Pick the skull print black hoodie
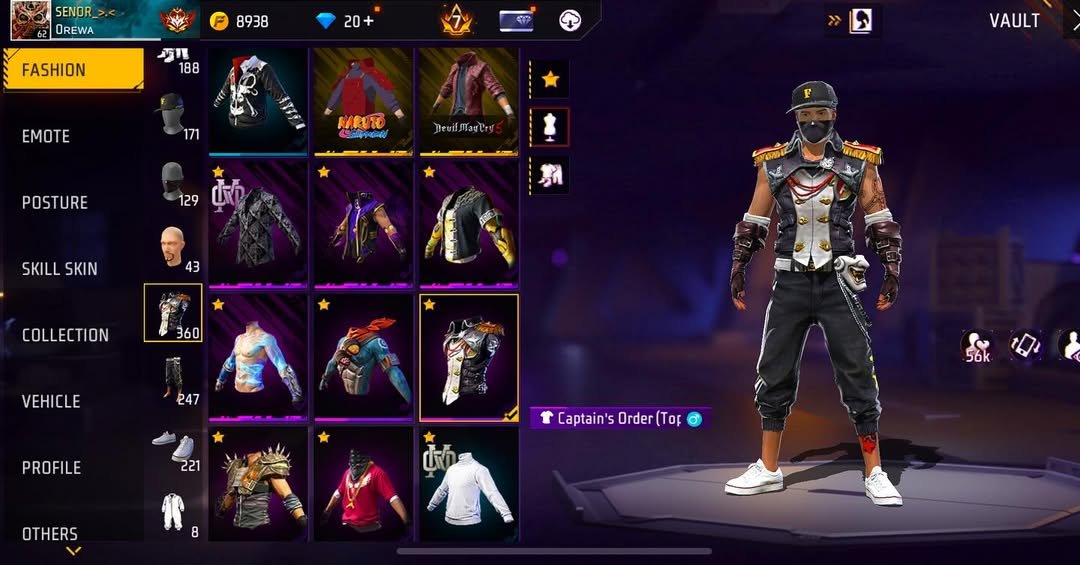This screenshot has width=1080, height=565. click(x=257, y=100)
